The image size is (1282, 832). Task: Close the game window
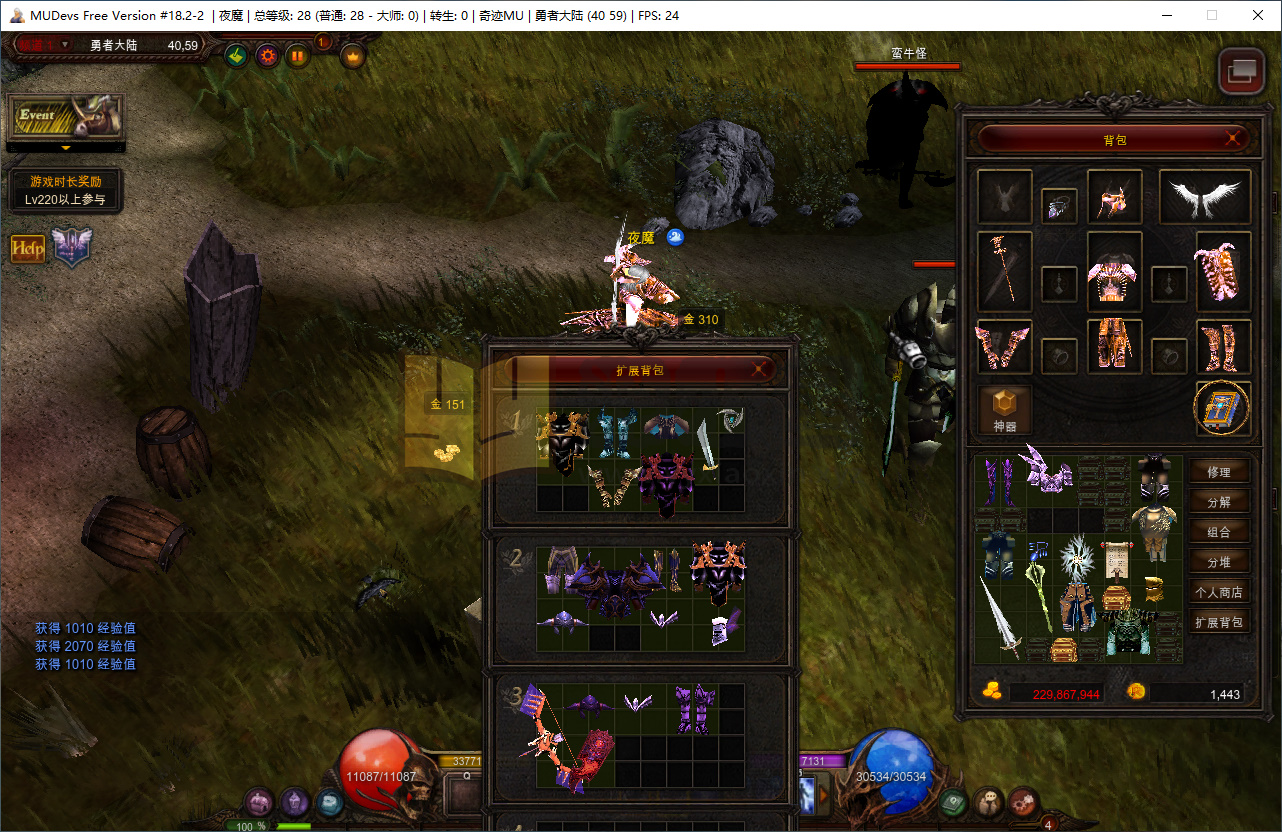[x=1257, y=15]
